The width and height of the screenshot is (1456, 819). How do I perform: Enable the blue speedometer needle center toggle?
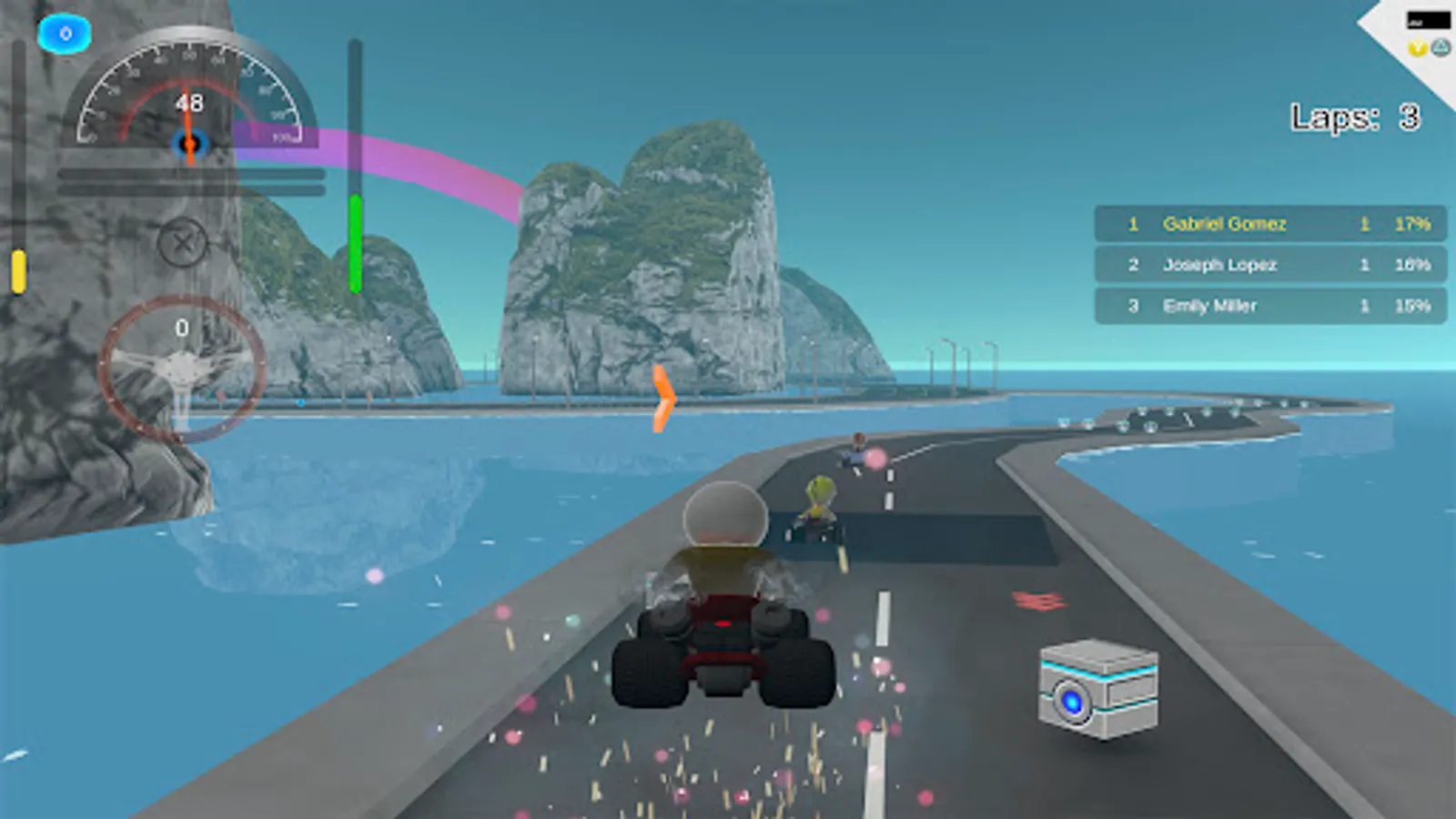coord(187,143)
